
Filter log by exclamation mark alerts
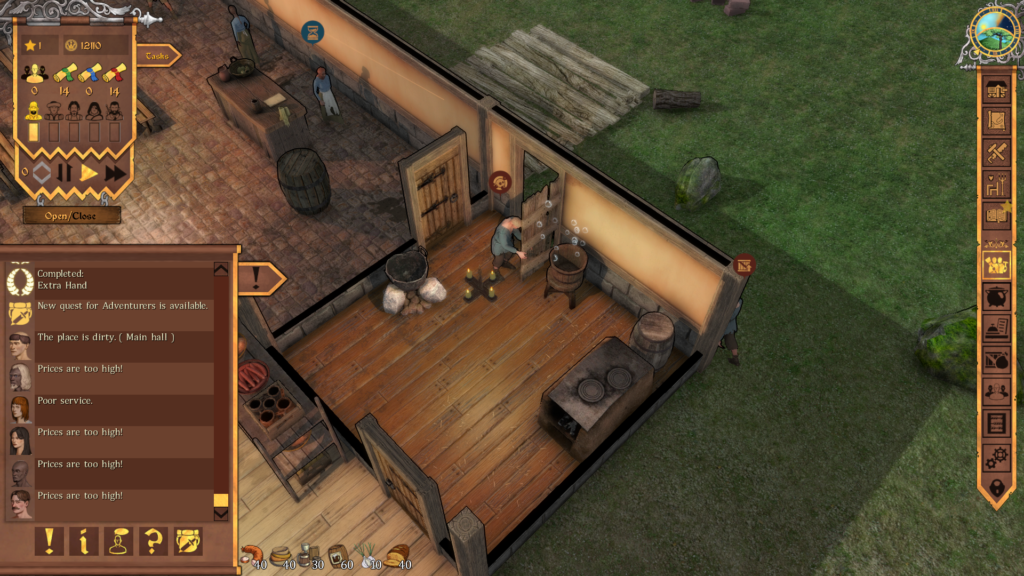tap(49, 541)
